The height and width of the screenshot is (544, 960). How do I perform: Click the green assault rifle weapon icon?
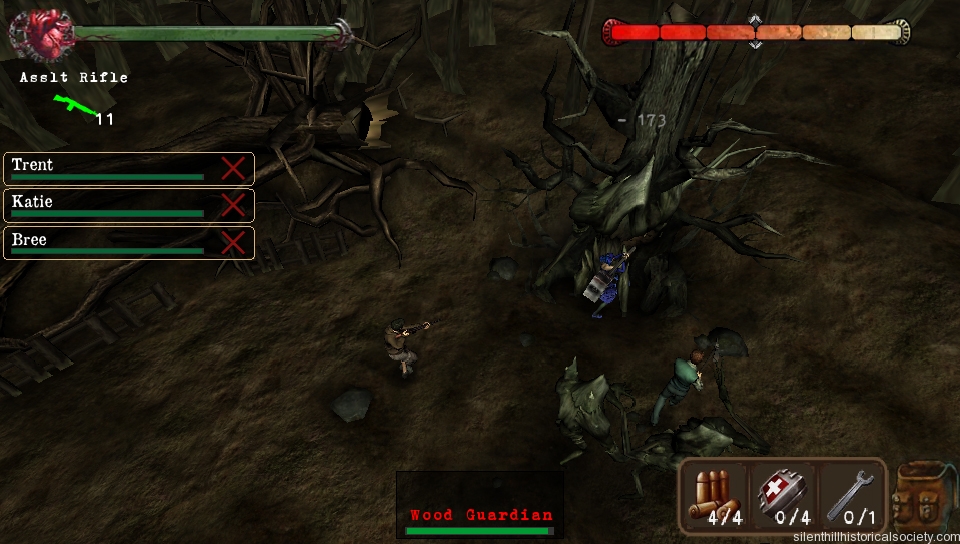(x=72, y=102)
